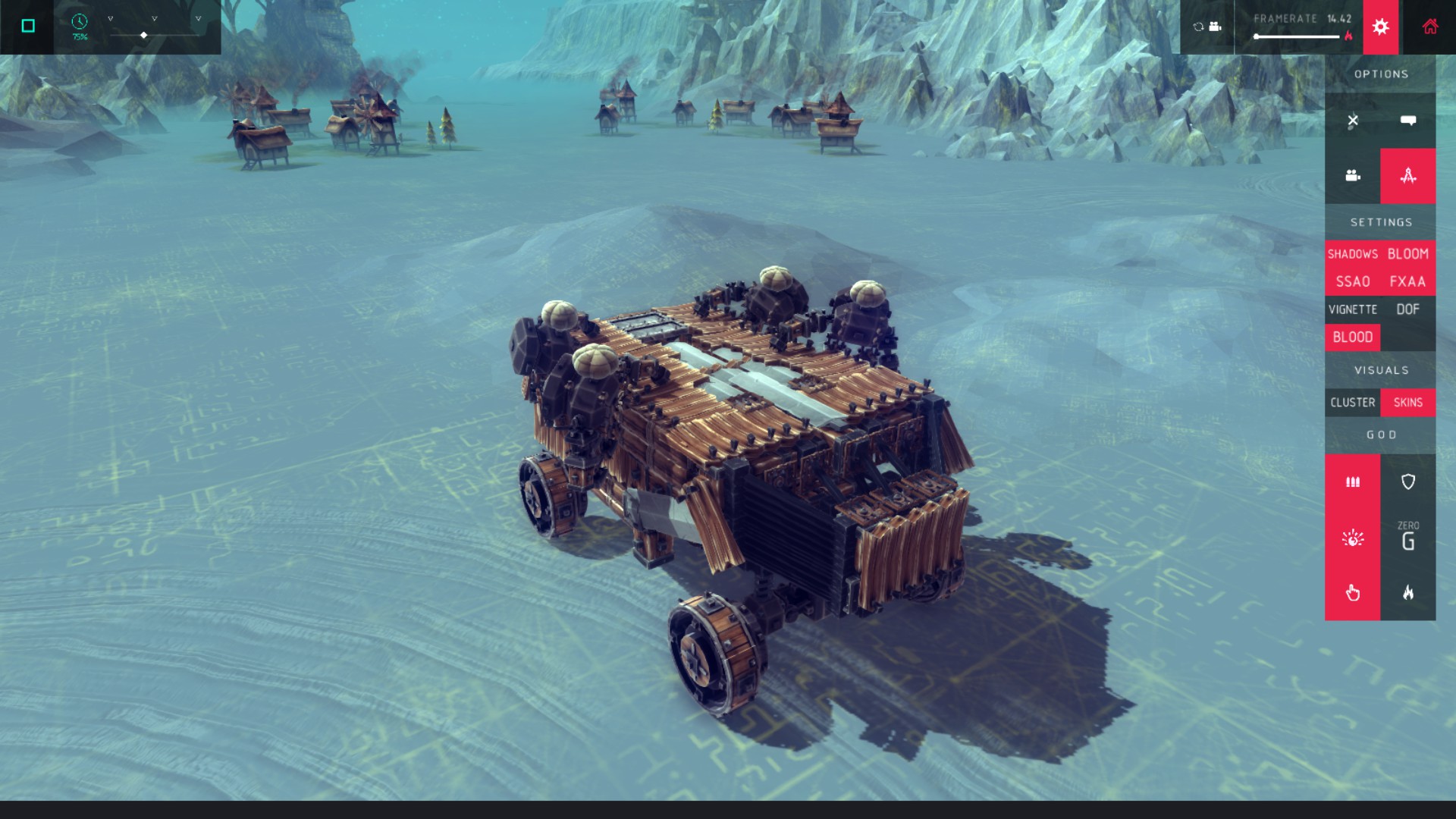
Task: Select the compass drafting tool in Options
Action: pos(1408,176)
